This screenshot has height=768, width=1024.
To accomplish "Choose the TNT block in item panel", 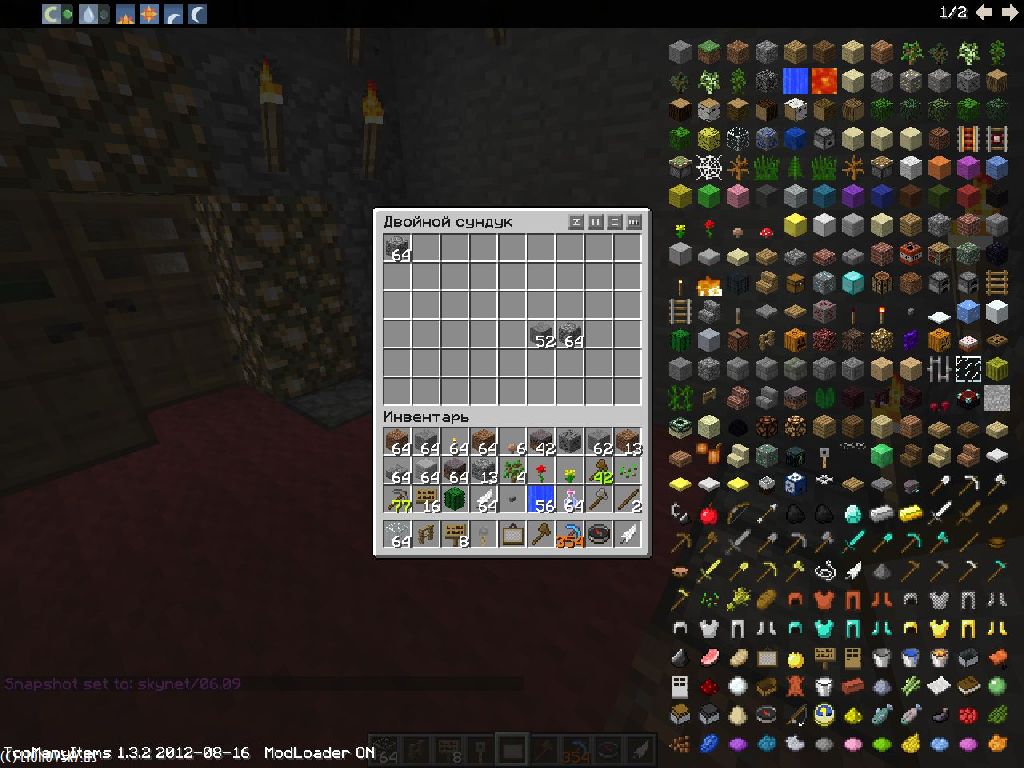I will click(910, 253).
